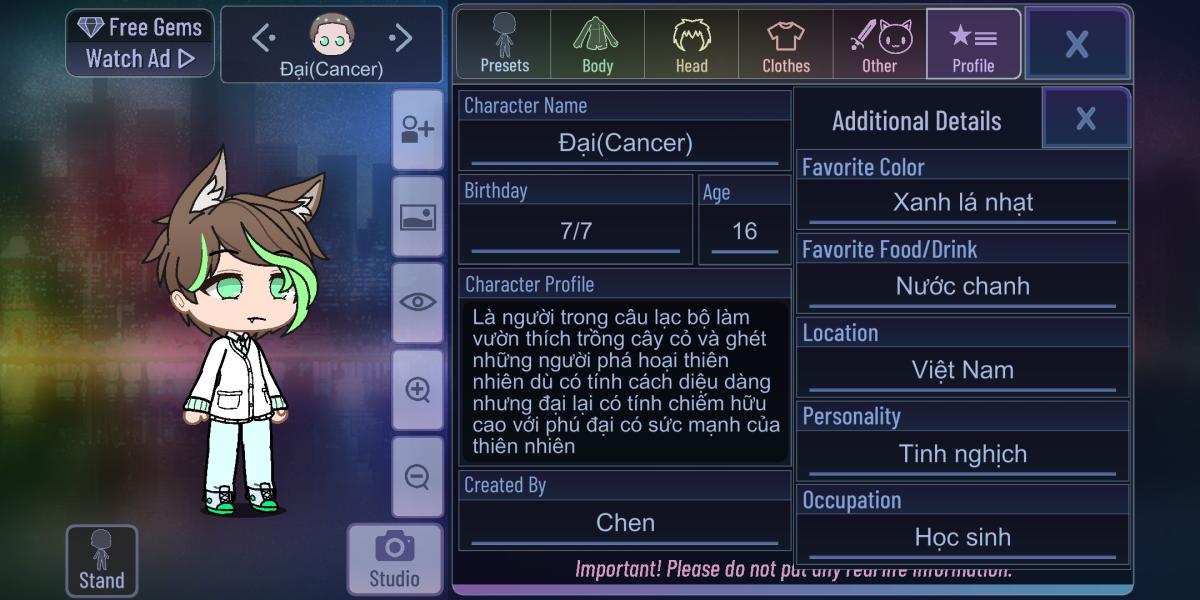Screen dimensions: 1200x600
Task: Switch to the Head tab
Action: pyautogui.click(x=691, y=45)
